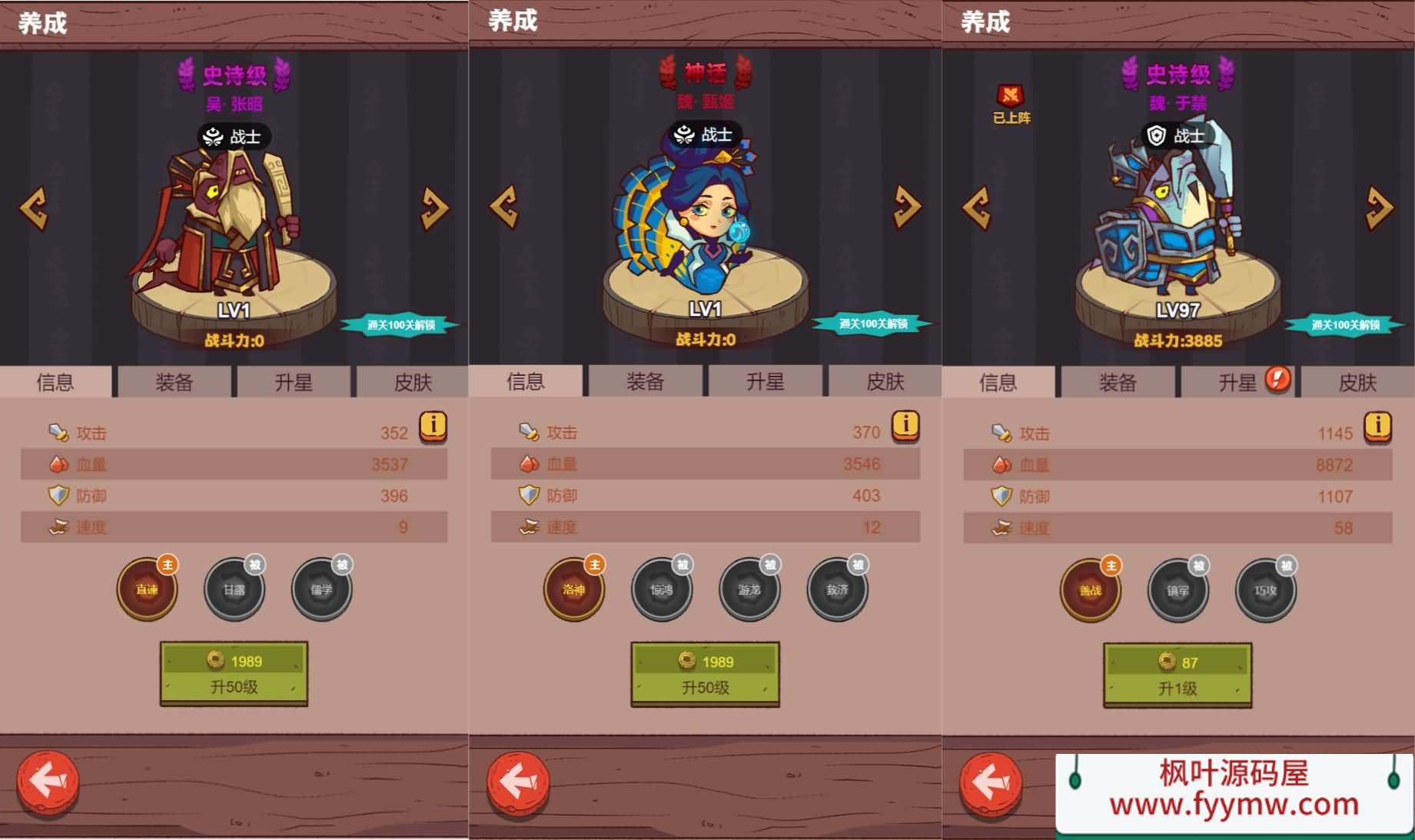
Task: Upgrade 张昭 with the 升50级 button
Action: click(234, 673)
